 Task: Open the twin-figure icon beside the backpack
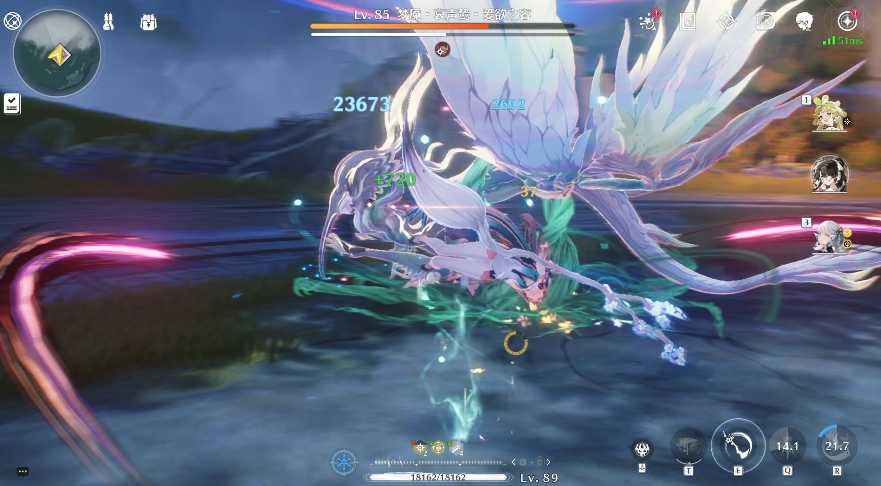[108, 22]
